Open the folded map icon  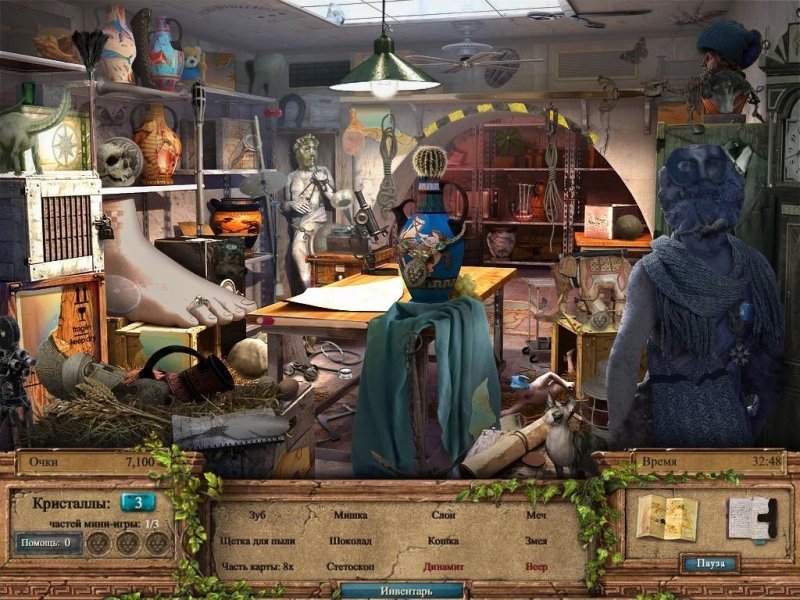pos(665,518)
